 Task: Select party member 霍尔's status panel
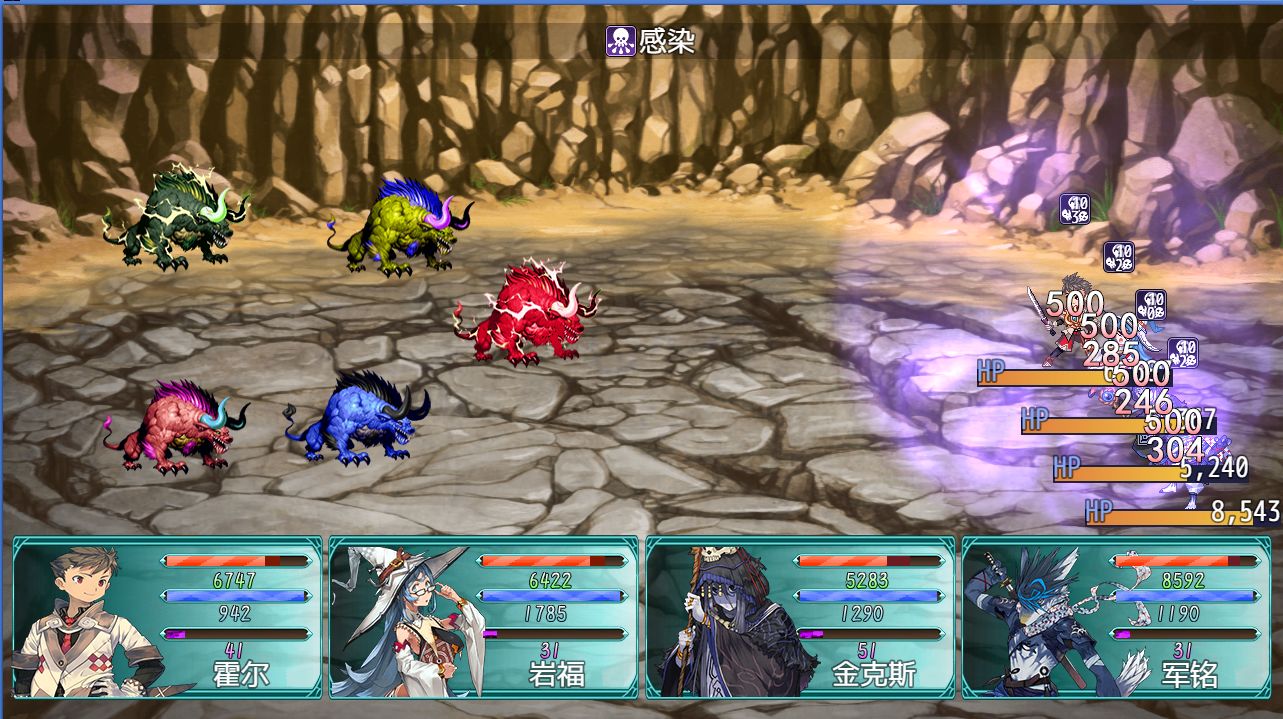pyautogui.click(x=167, y=617)
